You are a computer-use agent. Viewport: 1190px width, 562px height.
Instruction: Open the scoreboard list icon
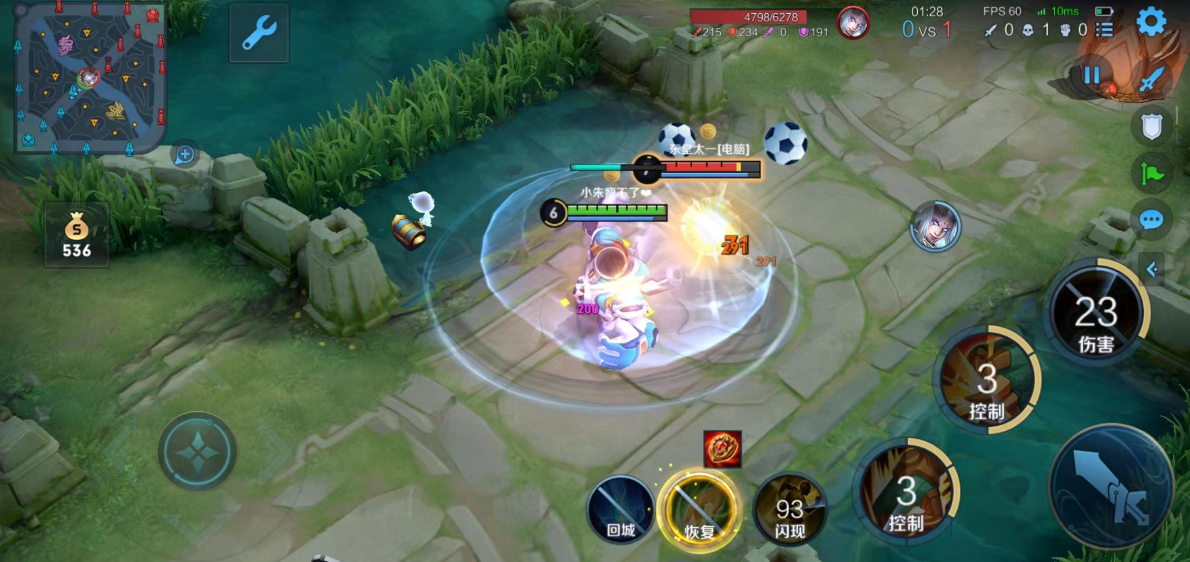pos(1104,29)
